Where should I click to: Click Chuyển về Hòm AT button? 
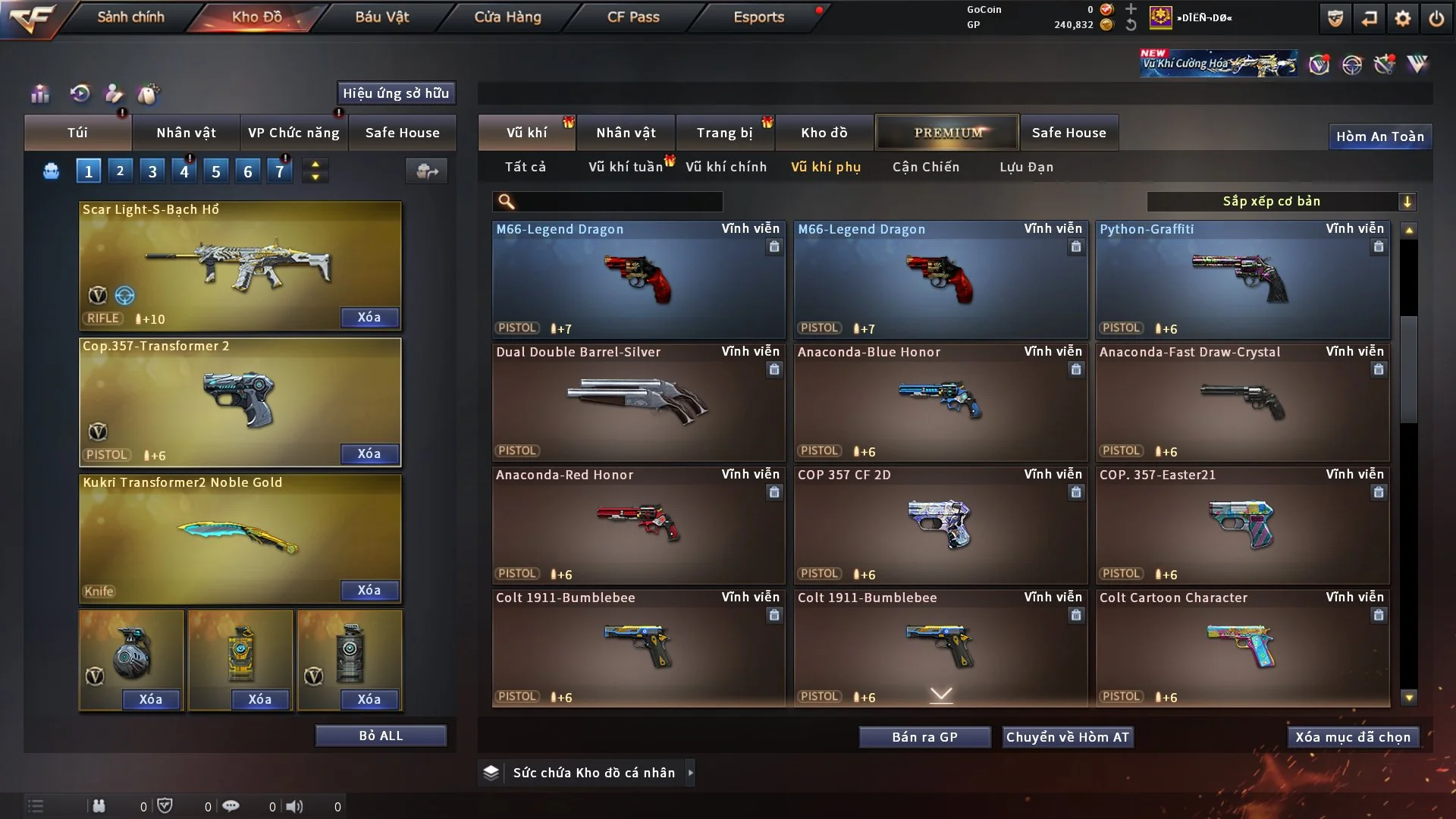[x=1067, y=737]
